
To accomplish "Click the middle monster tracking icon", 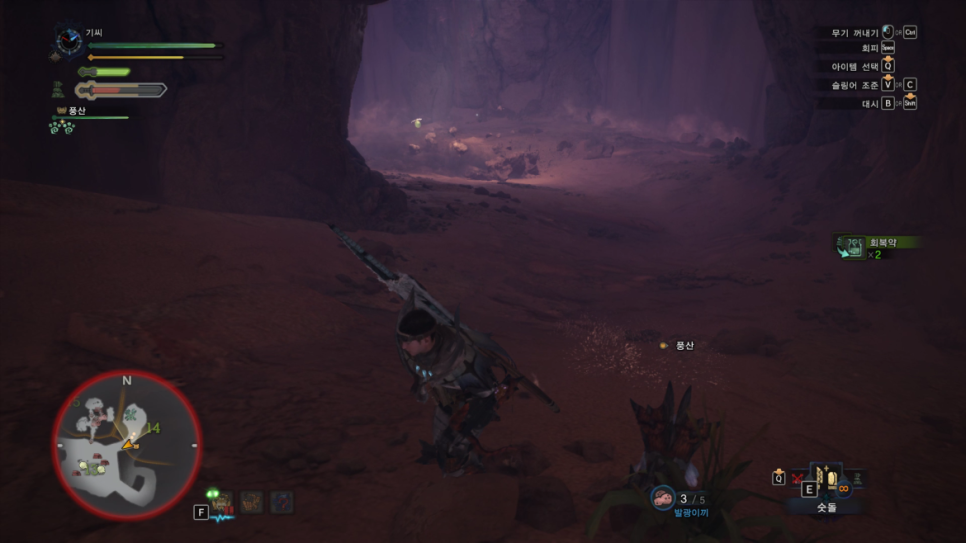I will pyautogui.click(x=252, y=501).
